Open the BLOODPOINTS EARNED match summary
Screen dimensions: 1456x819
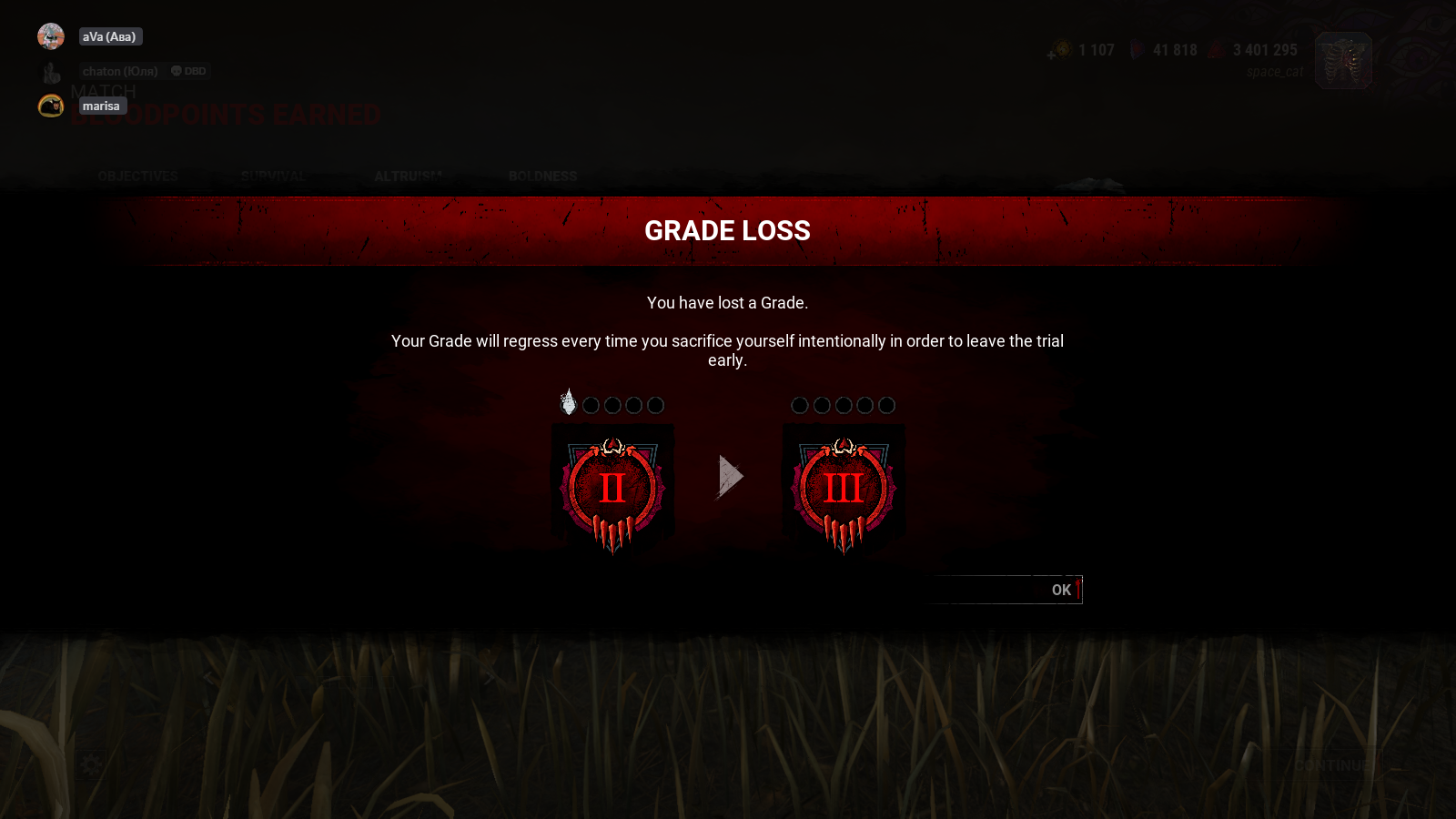(226, 116)
